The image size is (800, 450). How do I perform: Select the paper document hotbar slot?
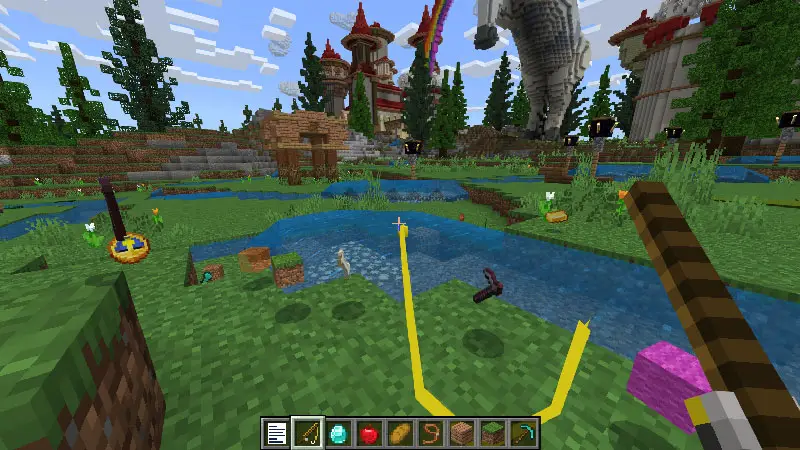click(x=276, y=434)
